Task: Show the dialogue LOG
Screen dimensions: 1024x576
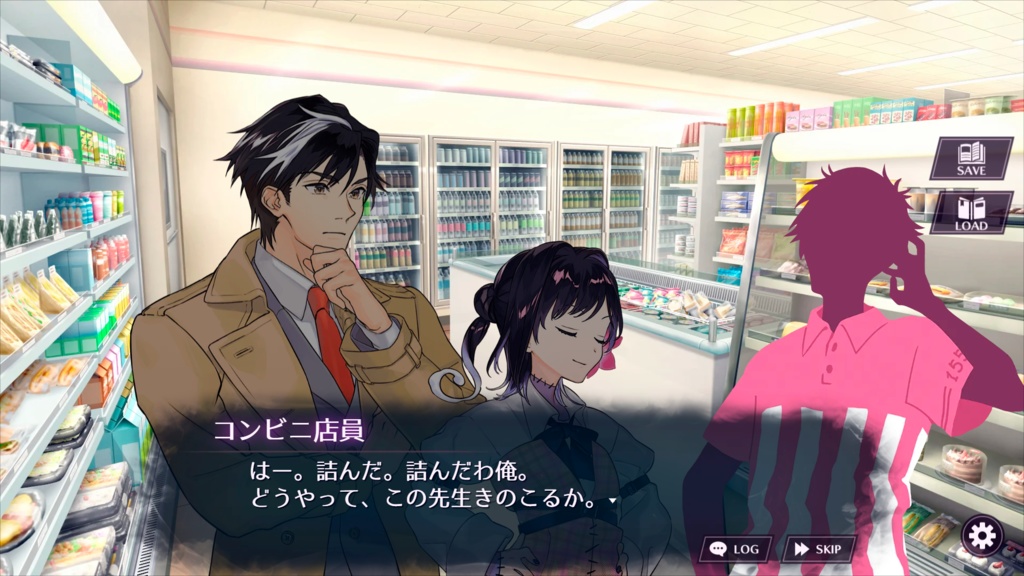Action: coord(735,549)
